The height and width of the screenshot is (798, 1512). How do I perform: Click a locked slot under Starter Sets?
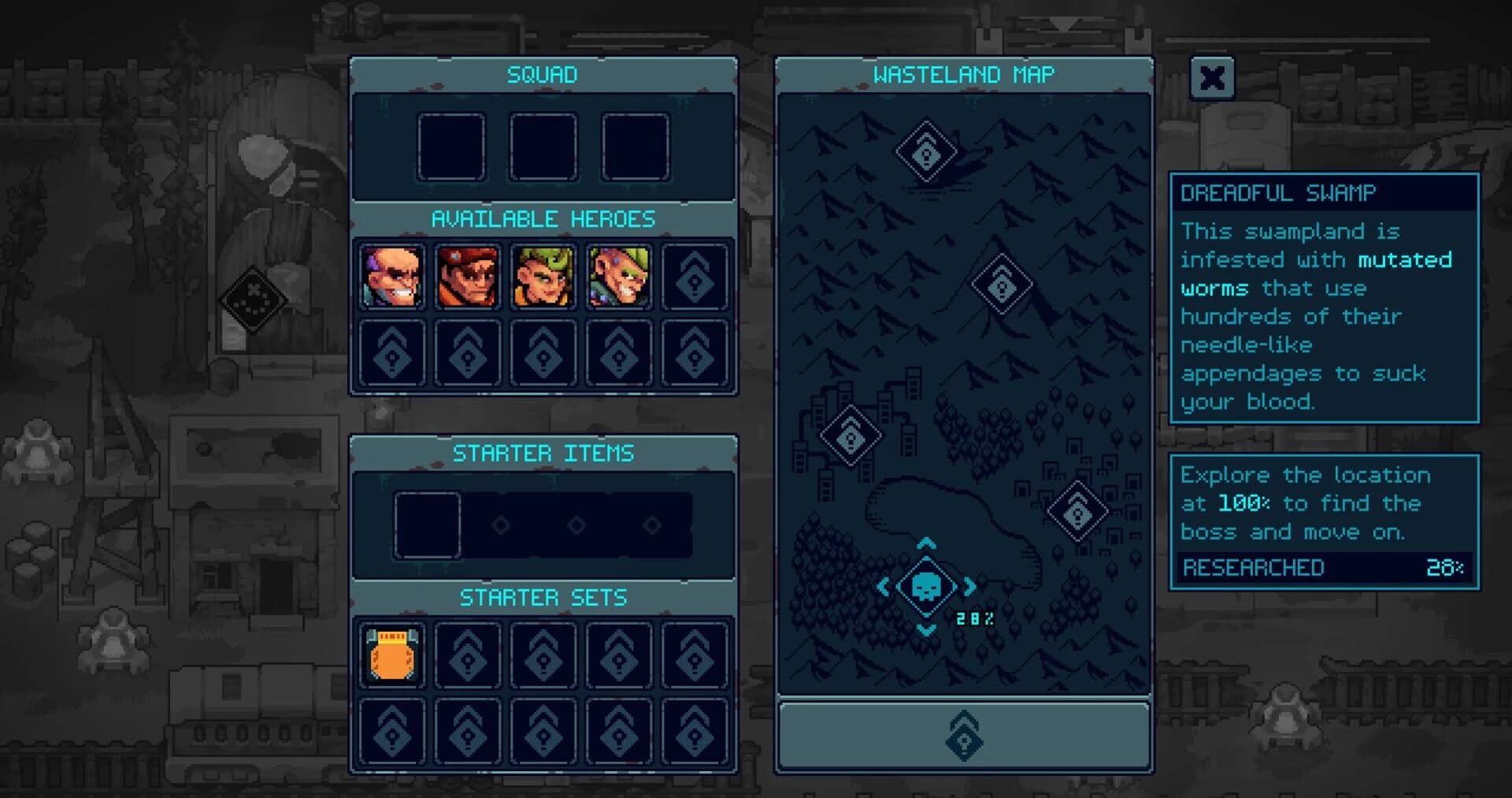coord(467,655)
